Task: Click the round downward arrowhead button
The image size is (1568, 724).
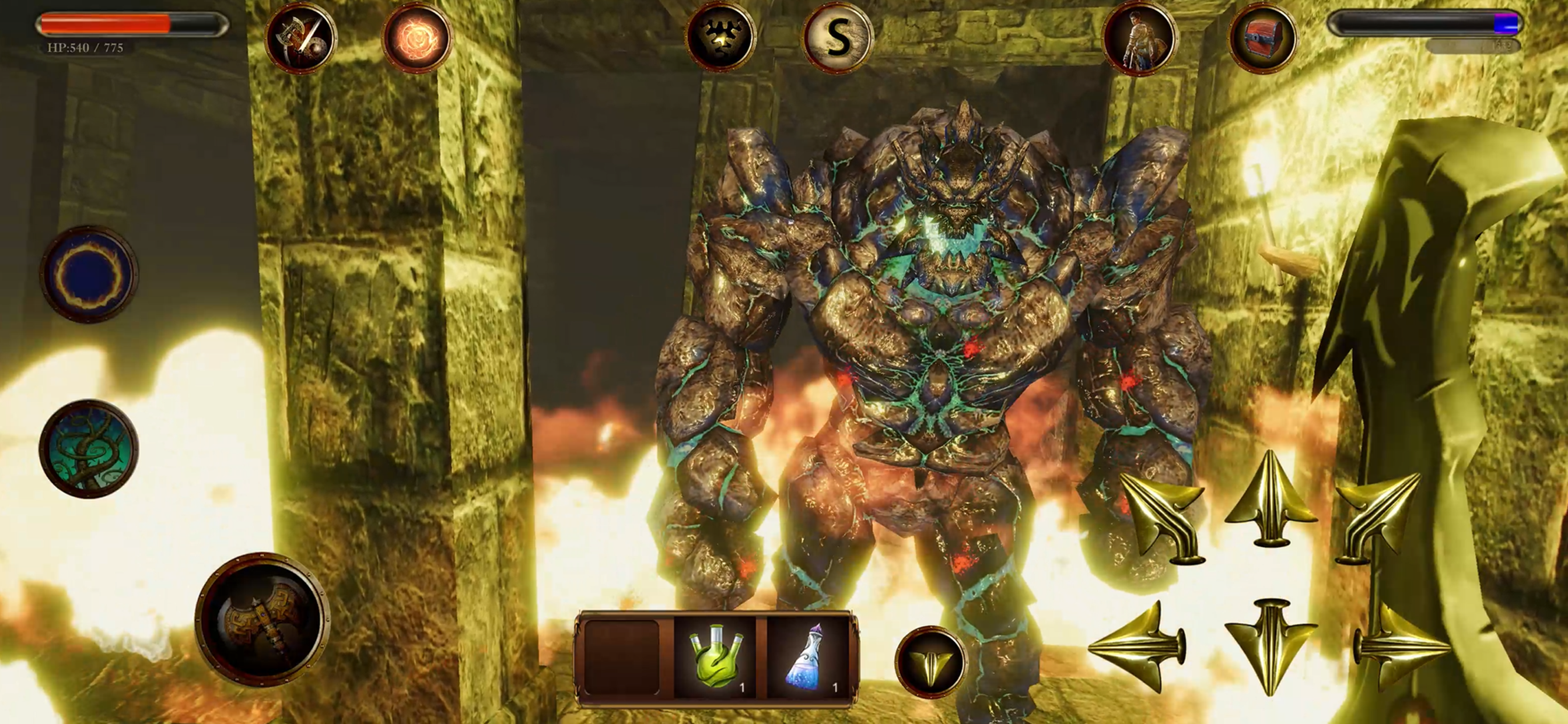Action: (x=930, y=662)
